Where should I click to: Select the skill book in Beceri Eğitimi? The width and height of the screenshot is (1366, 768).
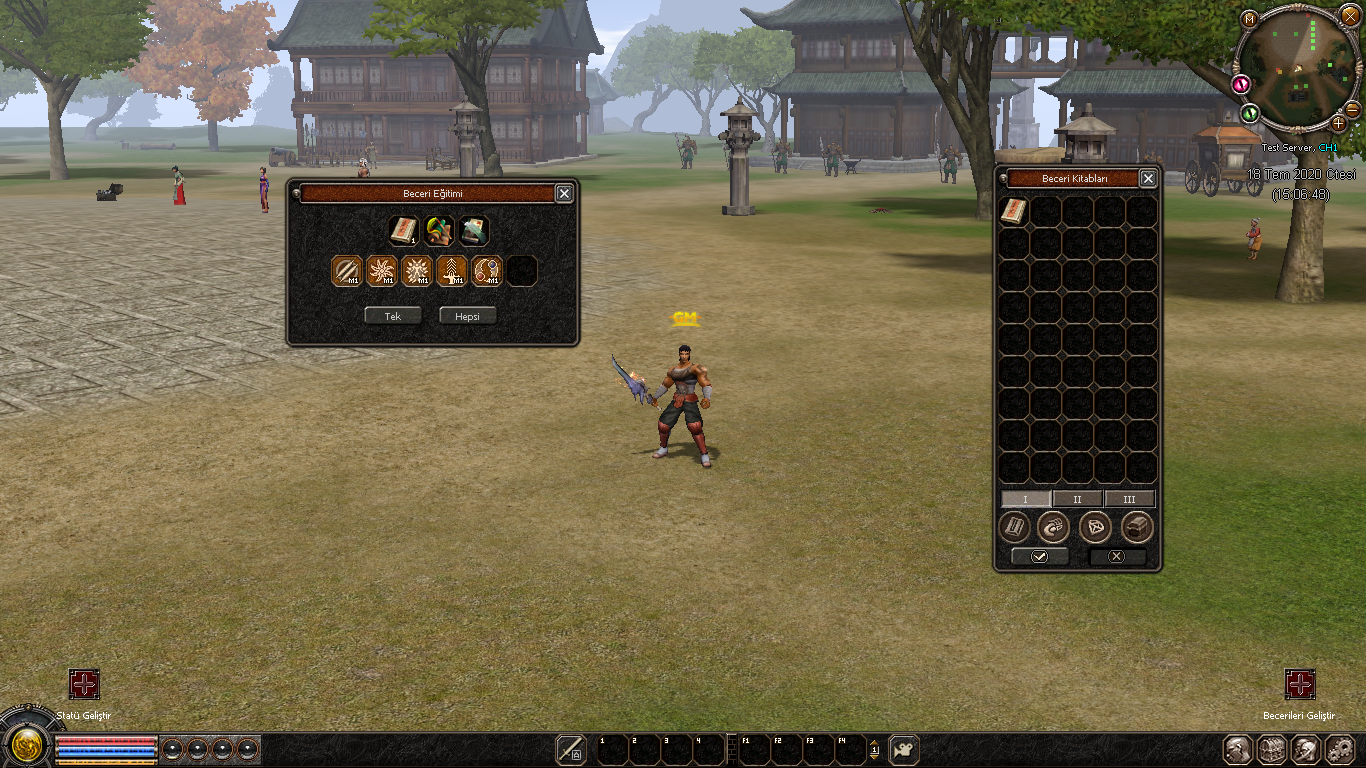click(x=404, y=231)
